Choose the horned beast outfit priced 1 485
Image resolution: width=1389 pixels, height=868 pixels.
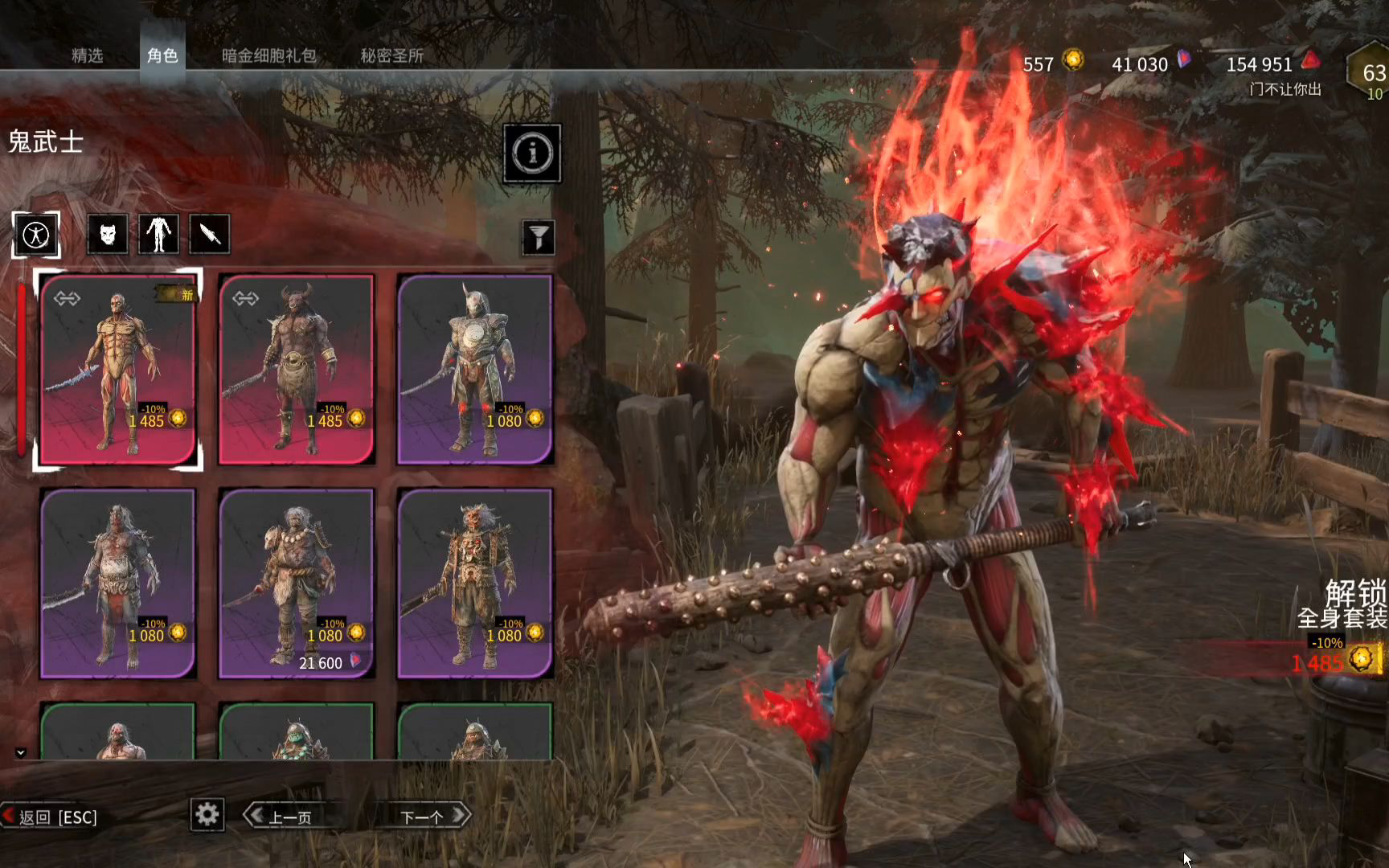click(x=297, y=370)
